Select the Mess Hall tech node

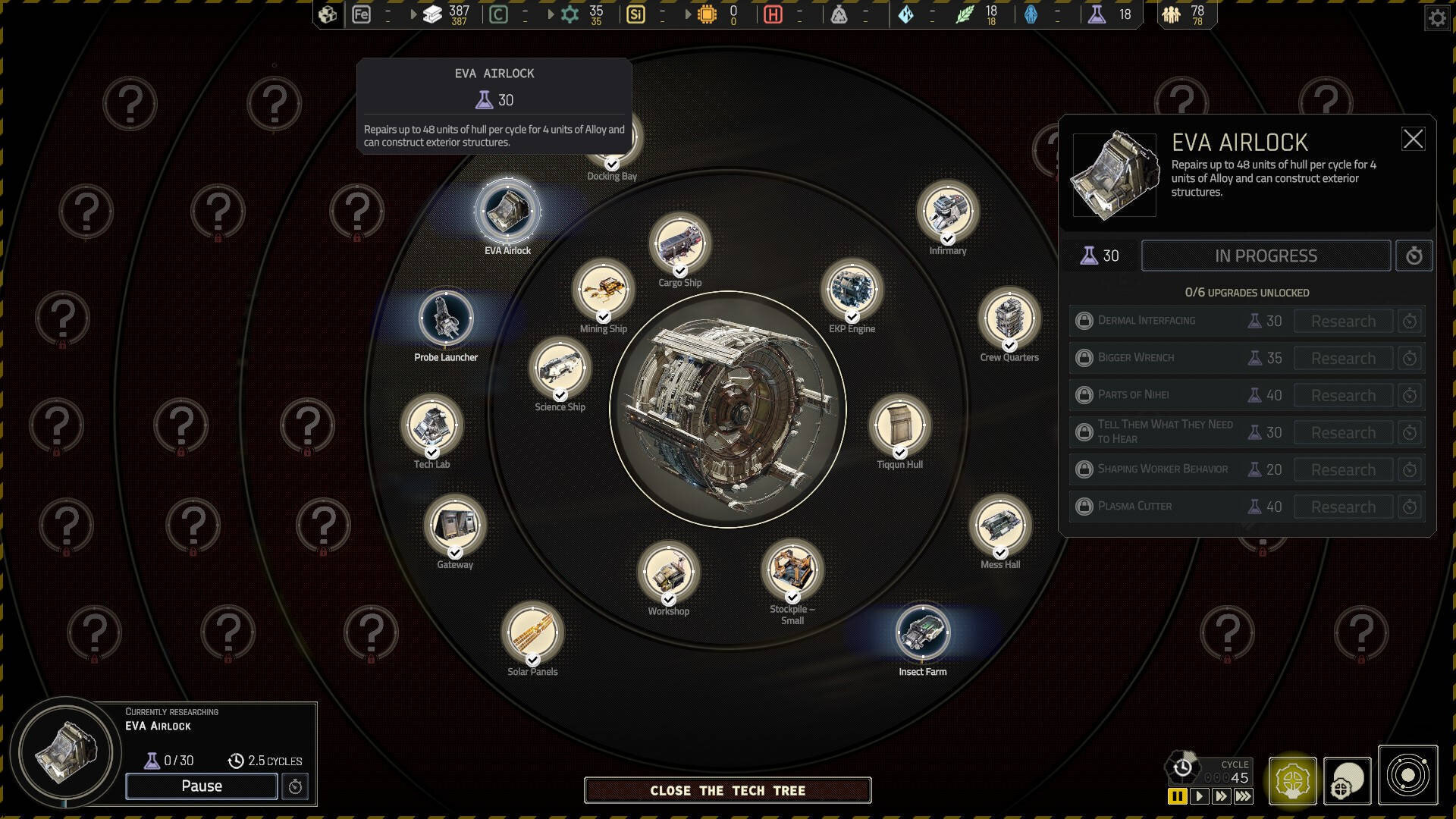[999, 526]
